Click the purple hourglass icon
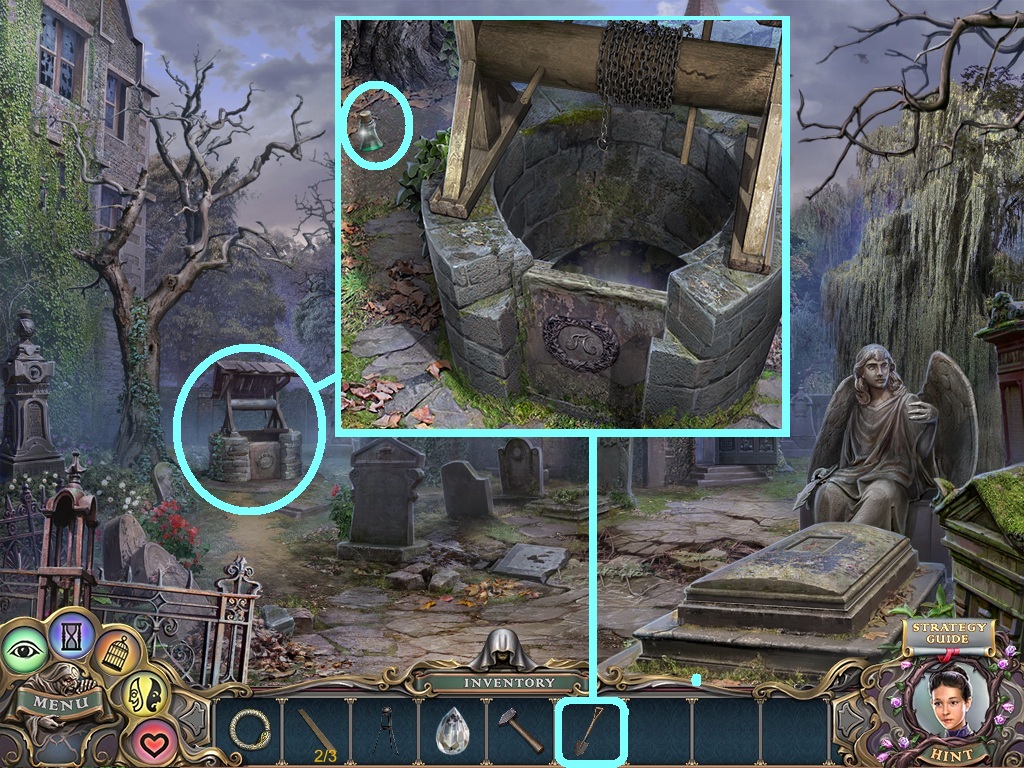This screenshot has height=768, width=1024. (x=72, y=634)
